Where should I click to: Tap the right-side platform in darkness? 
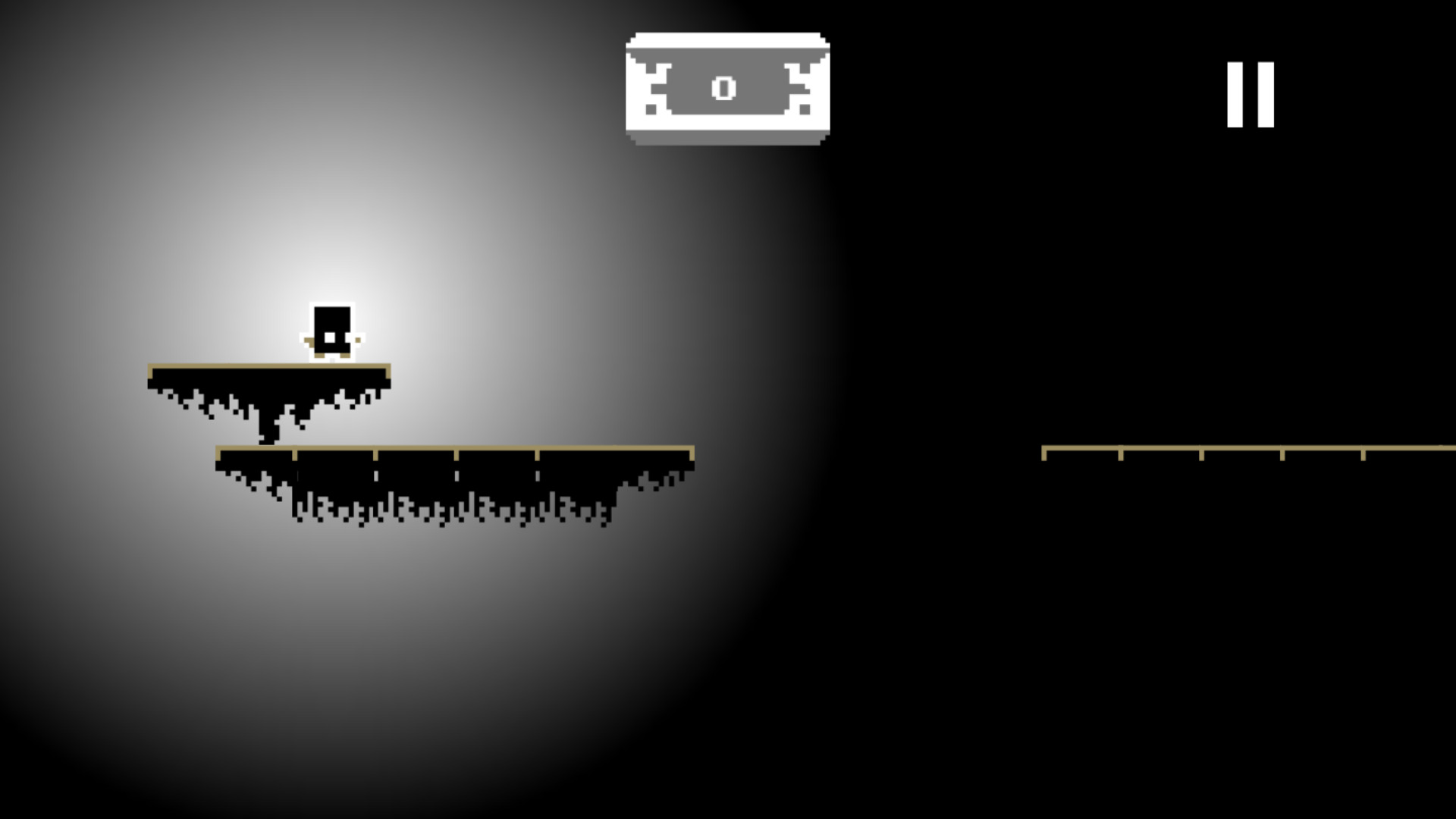tap(1213, 450)
